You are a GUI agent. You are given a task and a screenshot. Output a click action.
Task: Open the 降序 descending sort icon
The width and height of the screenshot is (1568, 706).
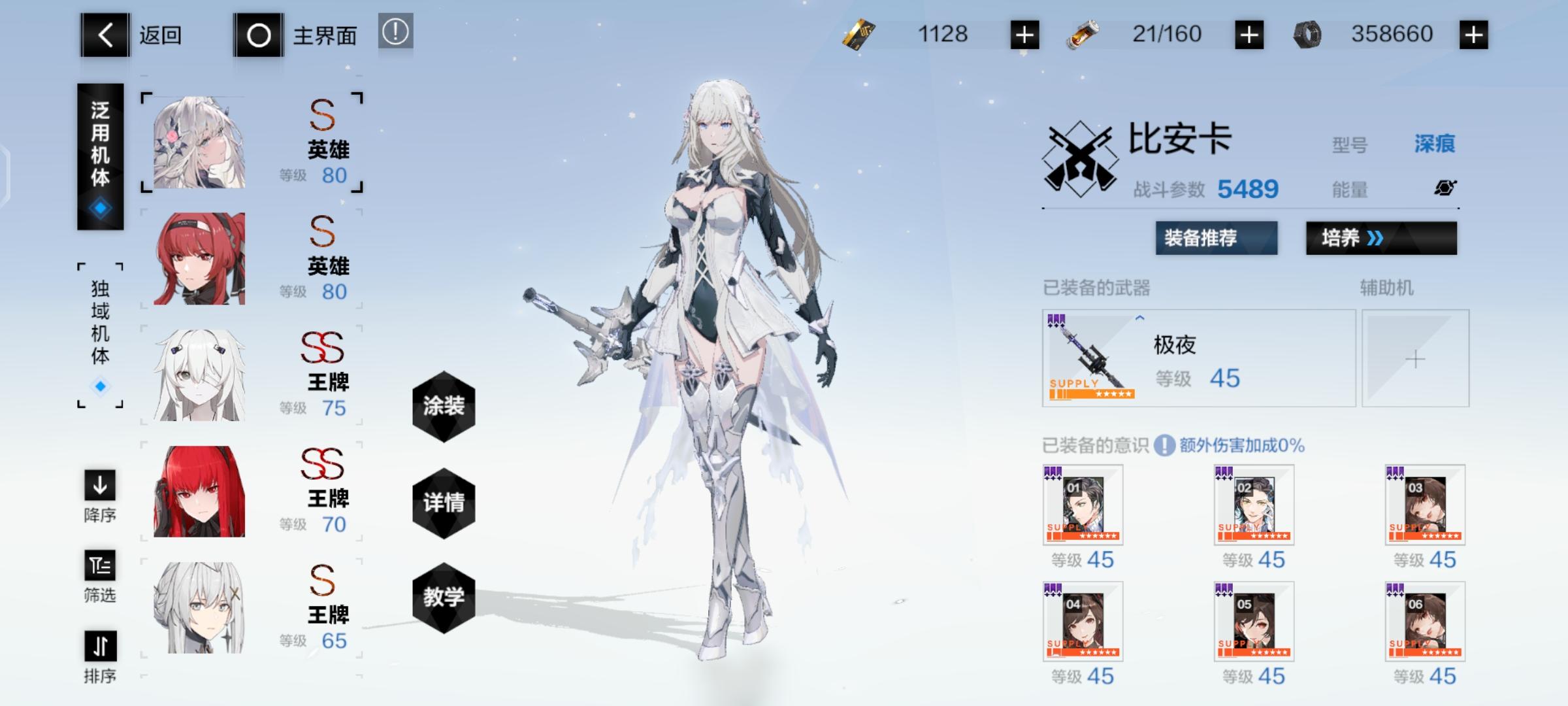point(99,486)
